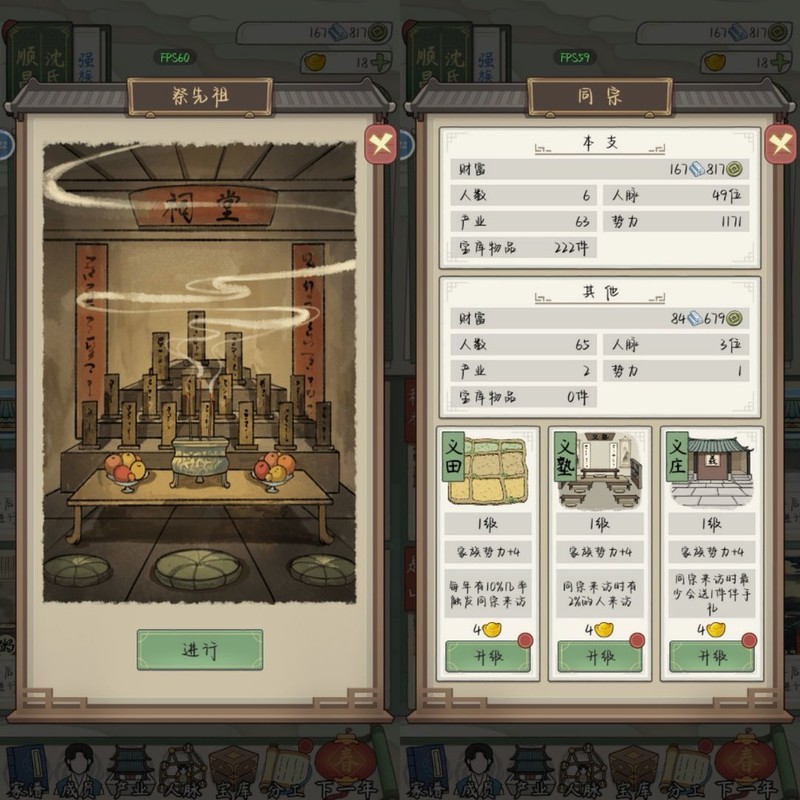This screenshot has height=800, width=800.
Task: Open 人脉 connections below the 同宗 panel
Action: point(582,770)
